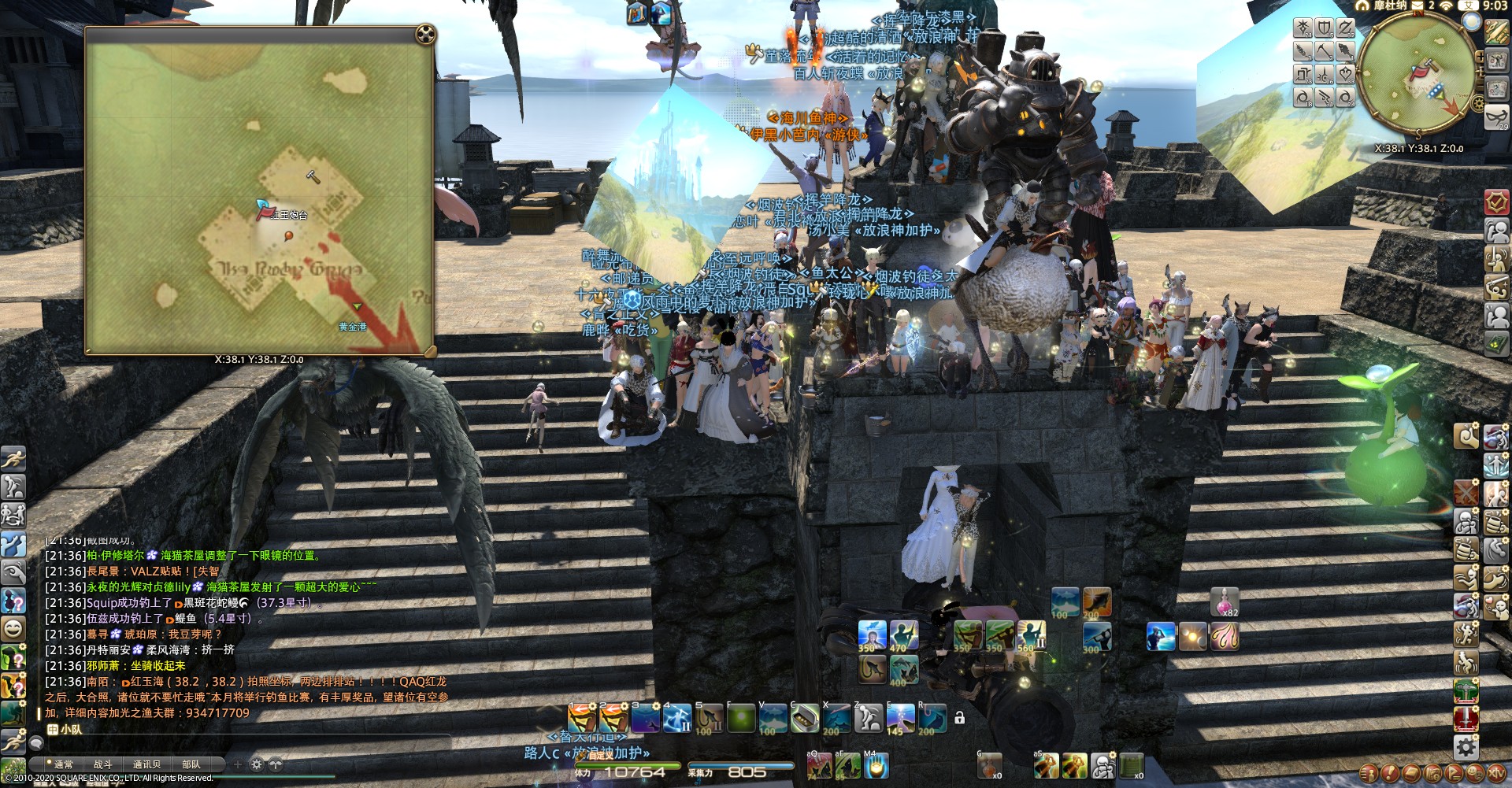Open chat log settings via the gear icon
The width and height of the screenshot is (1512, 788).
[257, 764]
